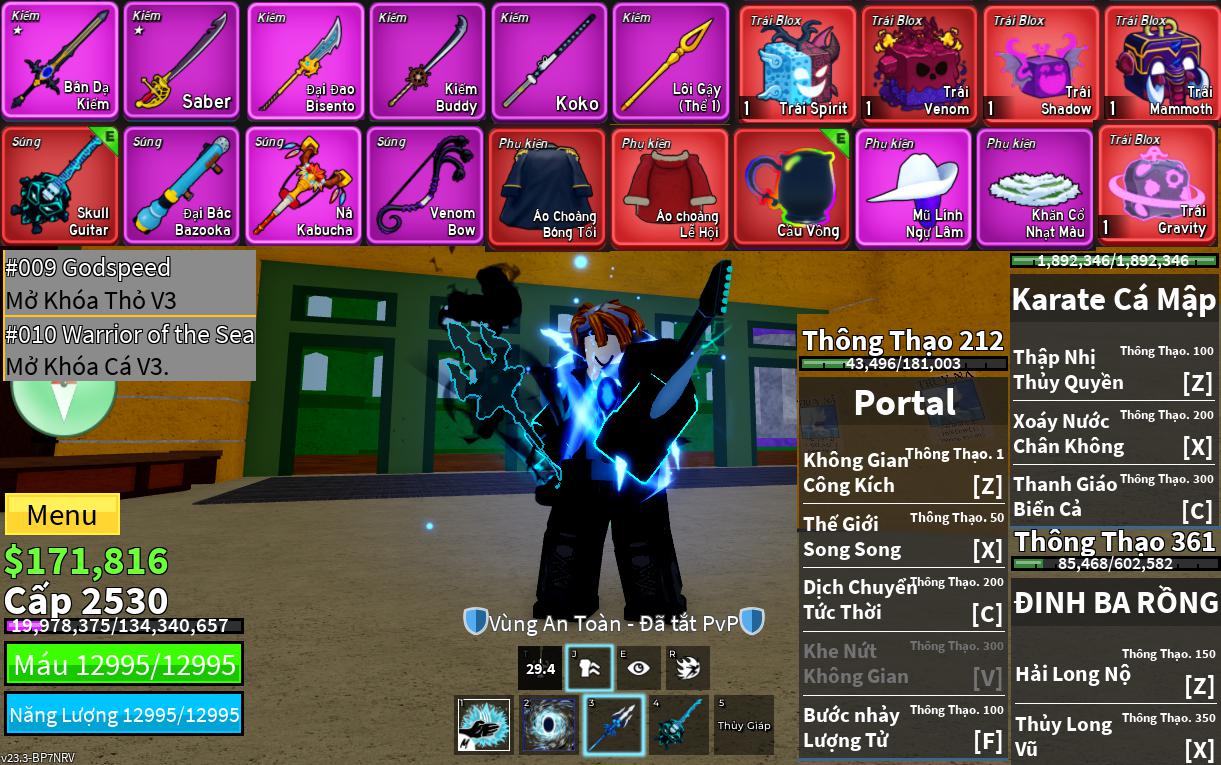1221x765 pixels.
Task: Select the Mũ Lính Ngự Lâm hat
Action: click(x=912, y=187)
